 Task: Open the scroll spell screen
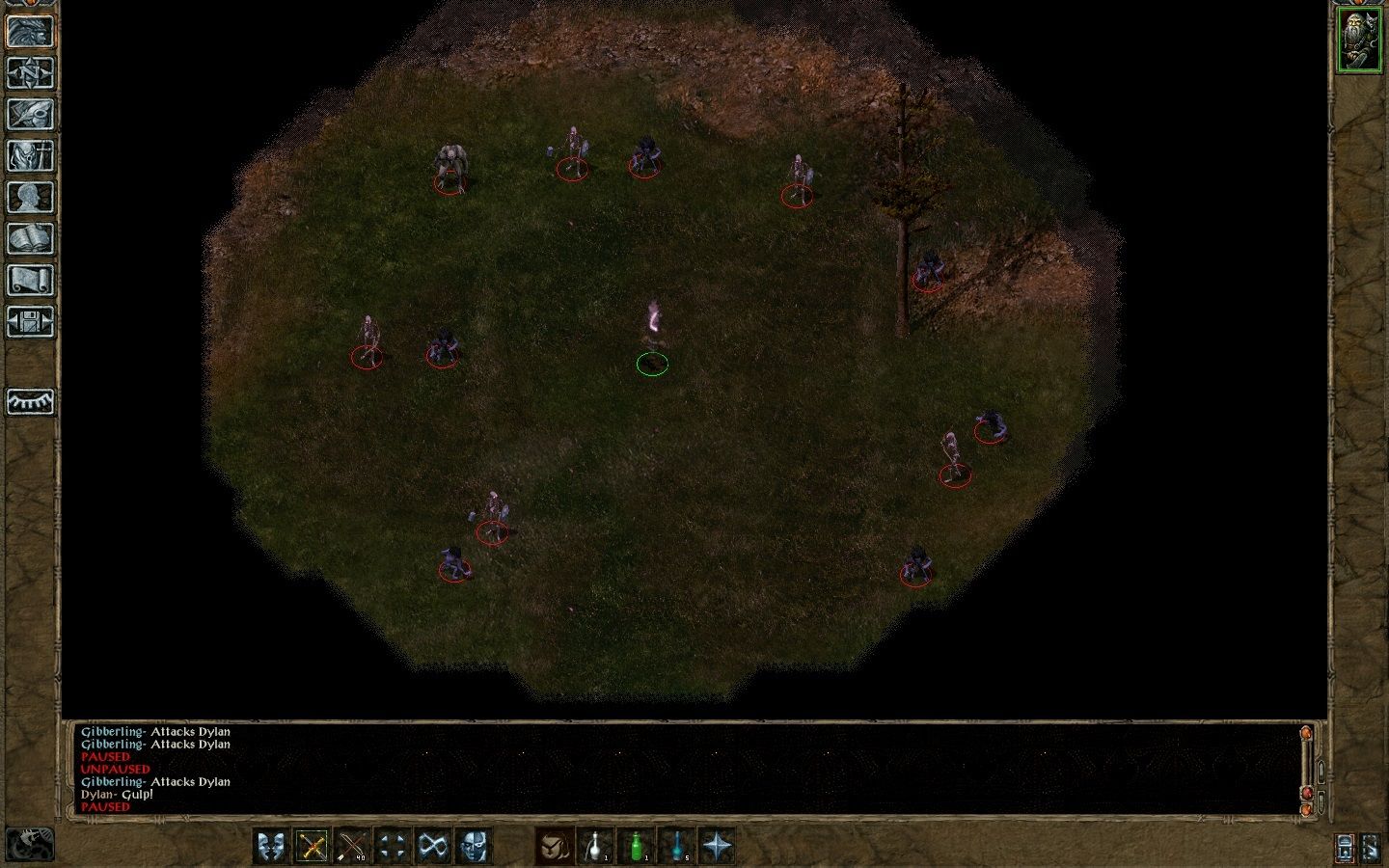[32, 278]
